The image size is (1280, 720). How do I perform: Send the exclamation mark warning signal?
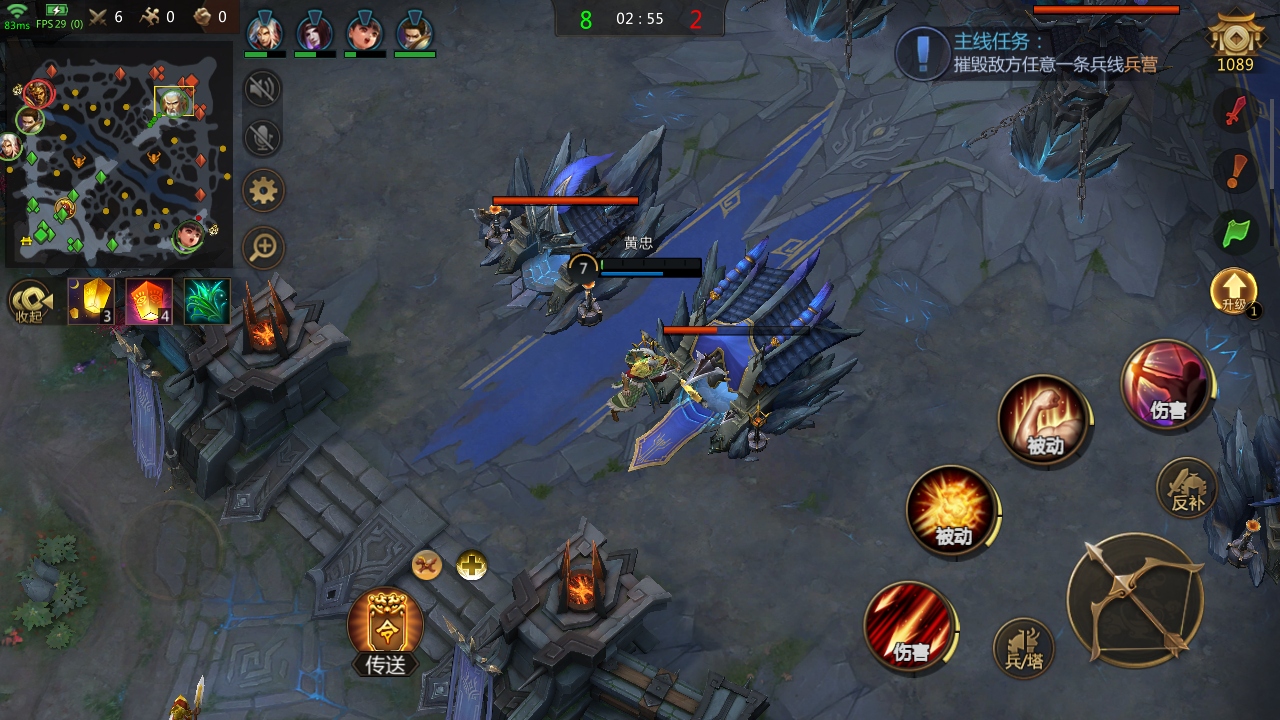(1237, 171)
